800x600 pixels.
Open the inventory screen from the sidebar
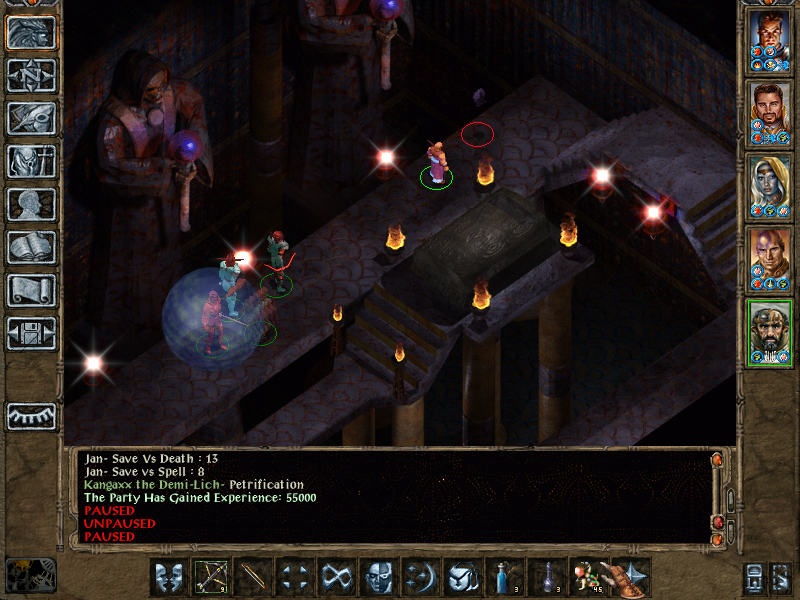click(x=31, y=161)
